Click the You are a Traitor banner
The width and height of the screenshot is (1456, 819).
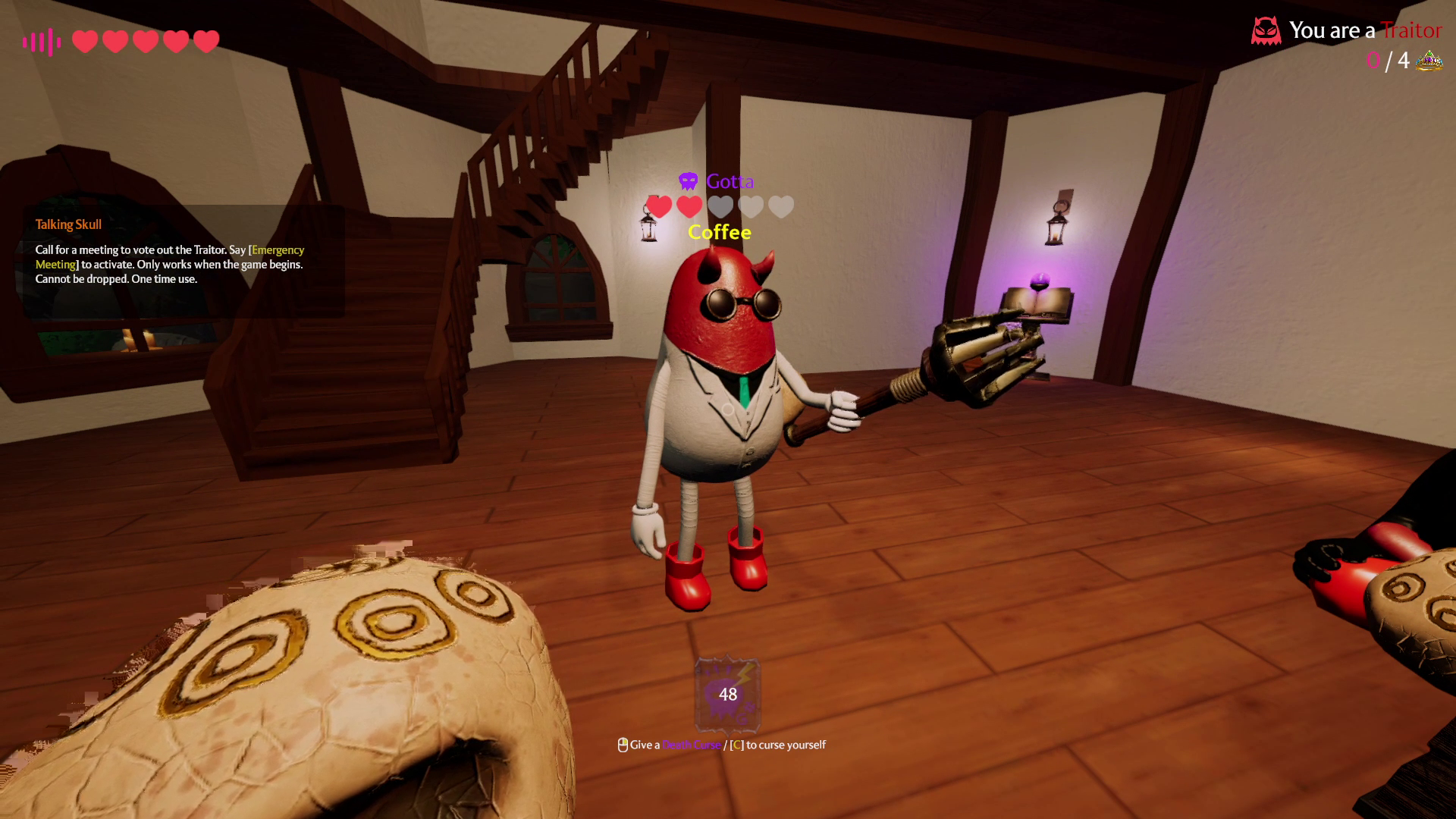tap(1357, 30)
